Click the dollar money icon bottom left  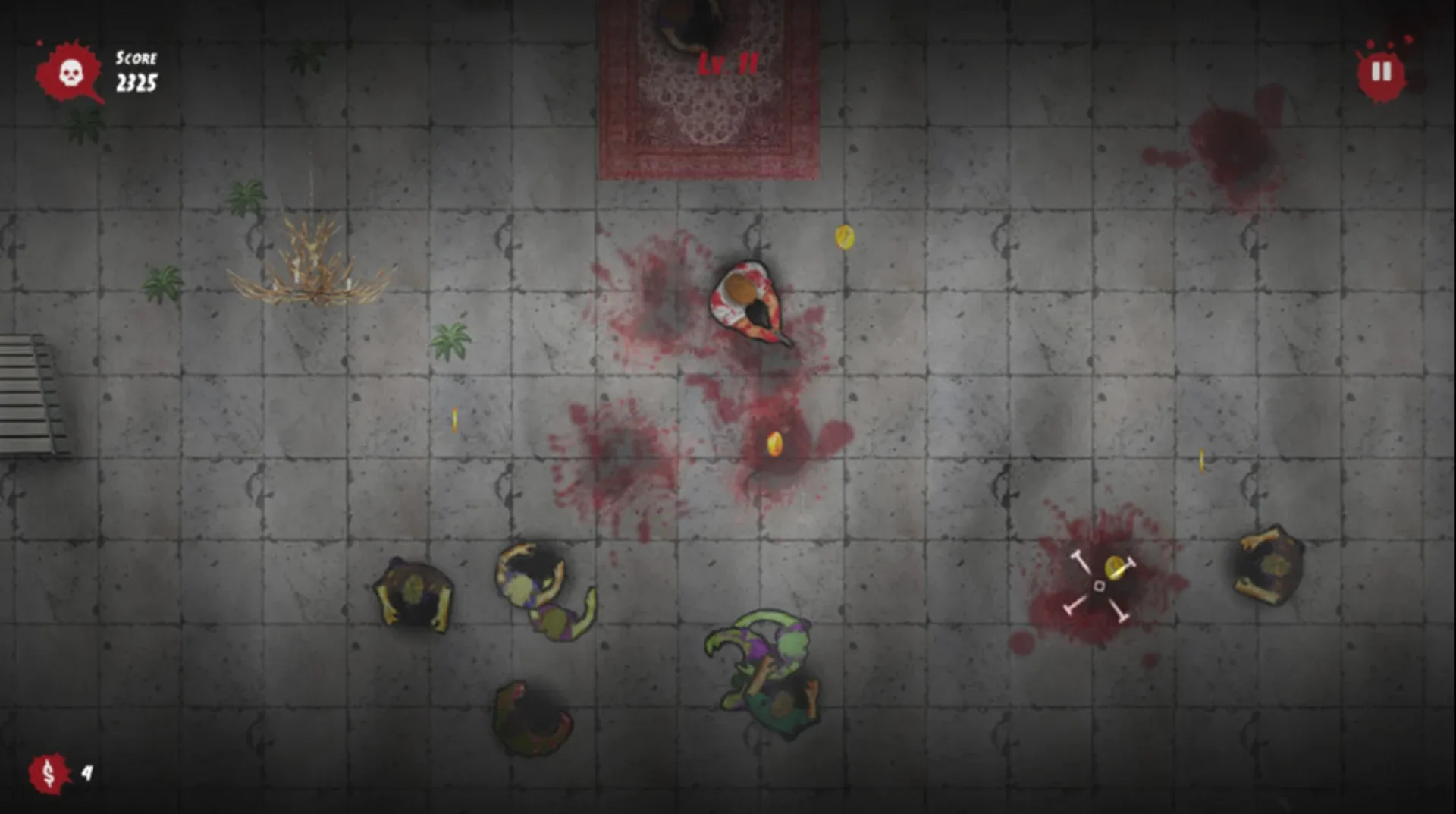[x=47, y=775]
